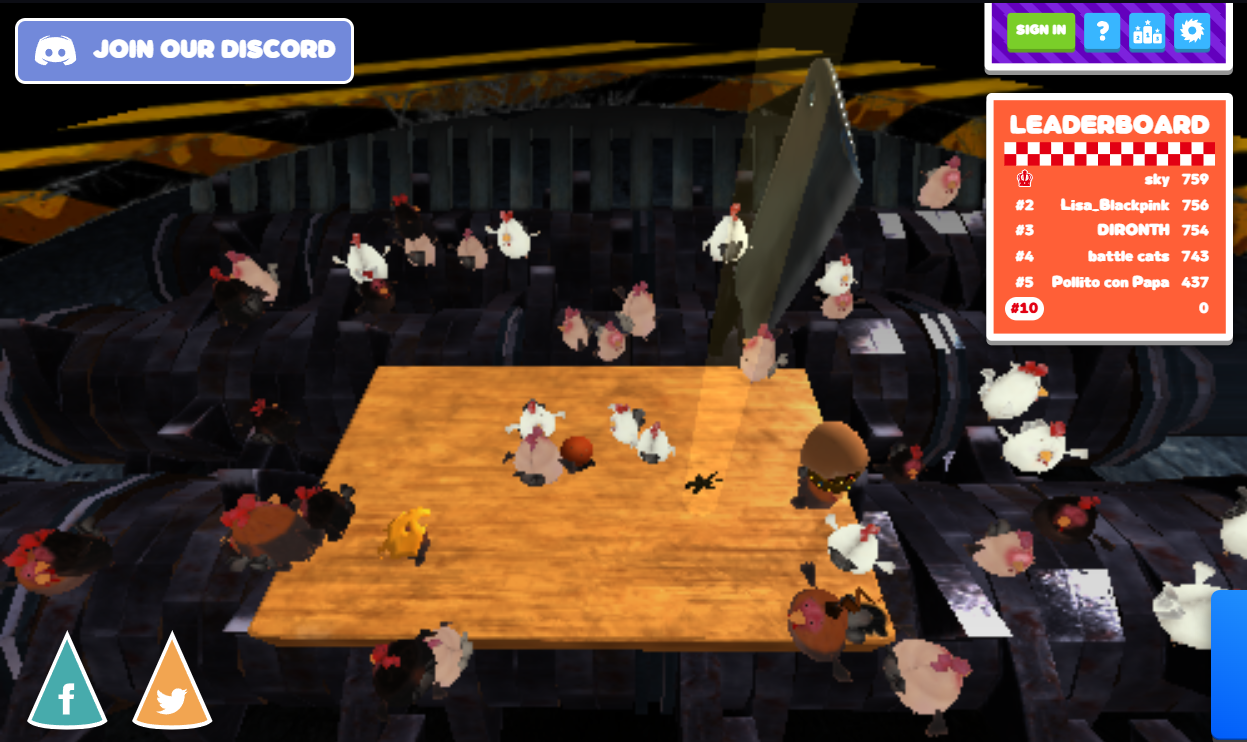Click the green Sign In button
This screenshot has width=1247, height=742.
(1040, 31)
